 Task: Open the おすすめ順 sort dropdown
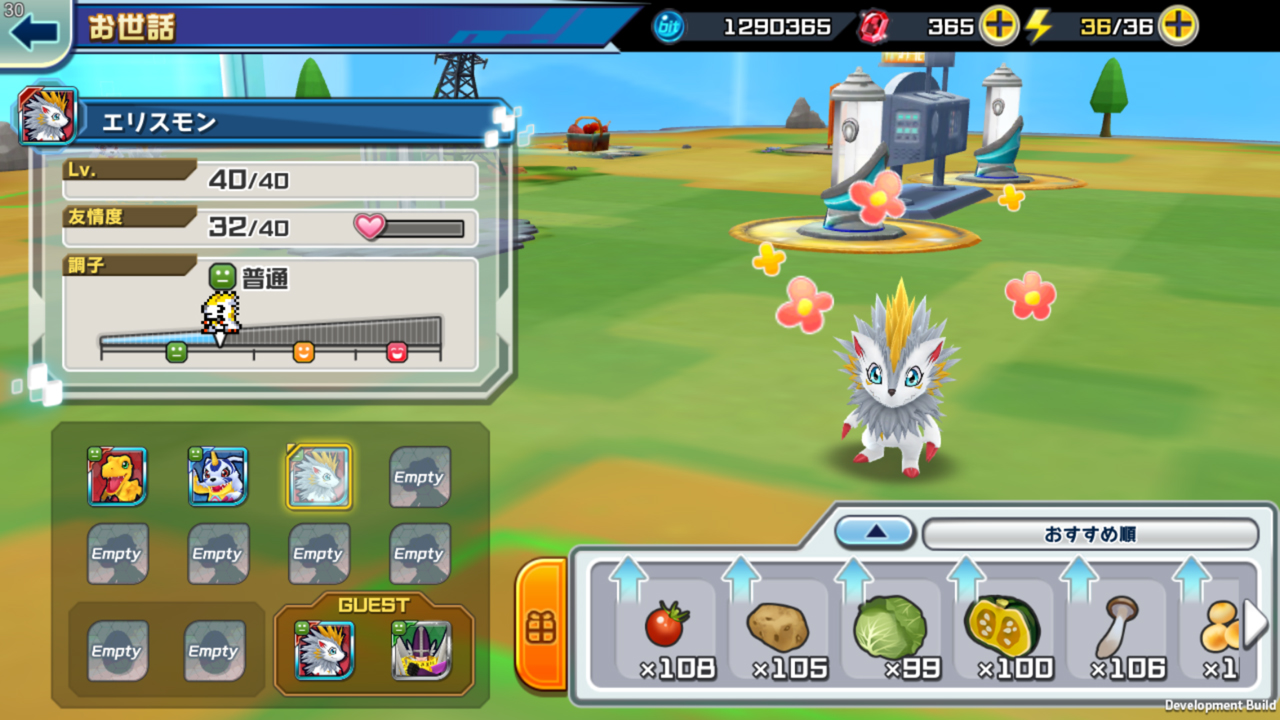[x=1093, y=533]
